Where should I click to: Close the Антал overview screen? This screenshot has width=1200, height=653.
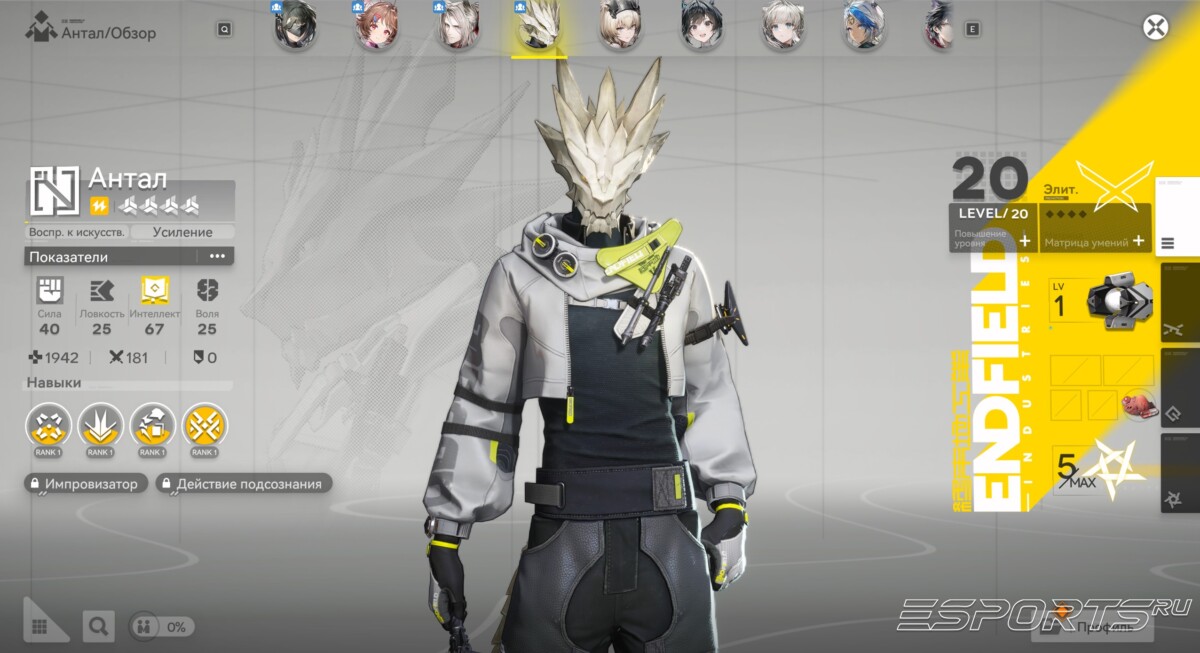1155,27
